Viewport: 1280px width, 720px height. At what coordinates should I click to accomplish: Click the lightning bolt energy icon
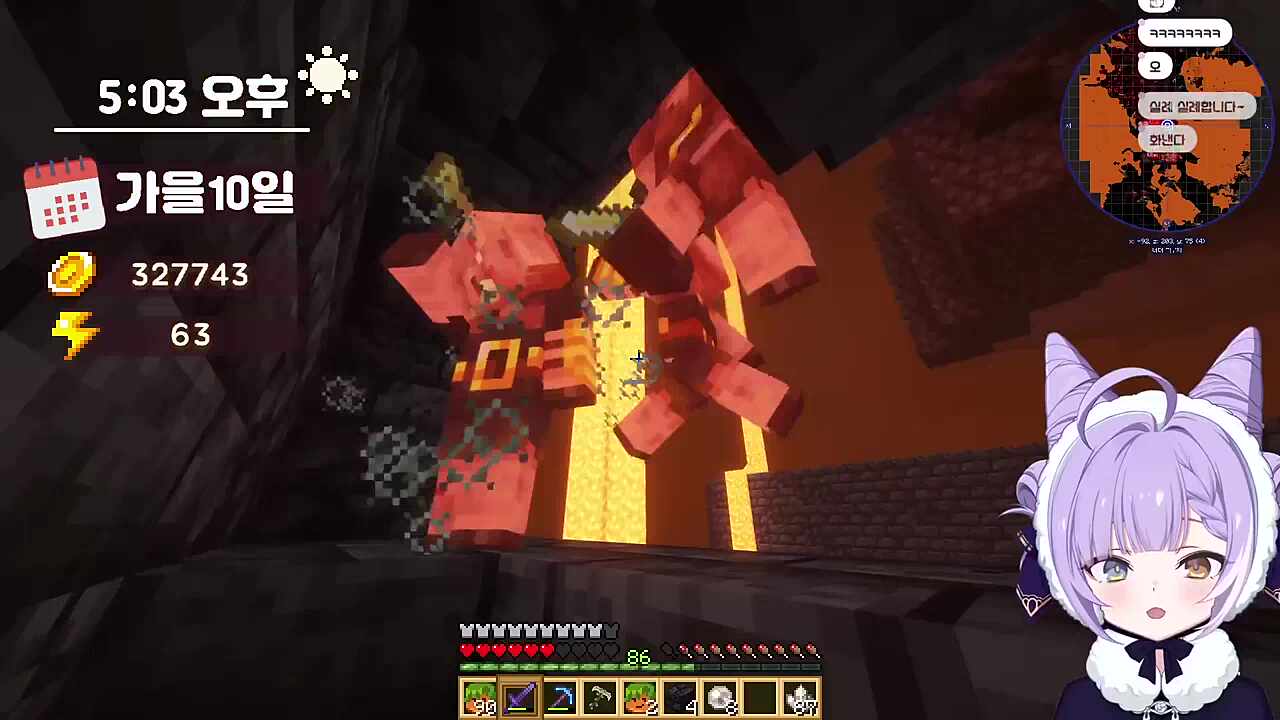pyautogui.click(x=75, y=335)
